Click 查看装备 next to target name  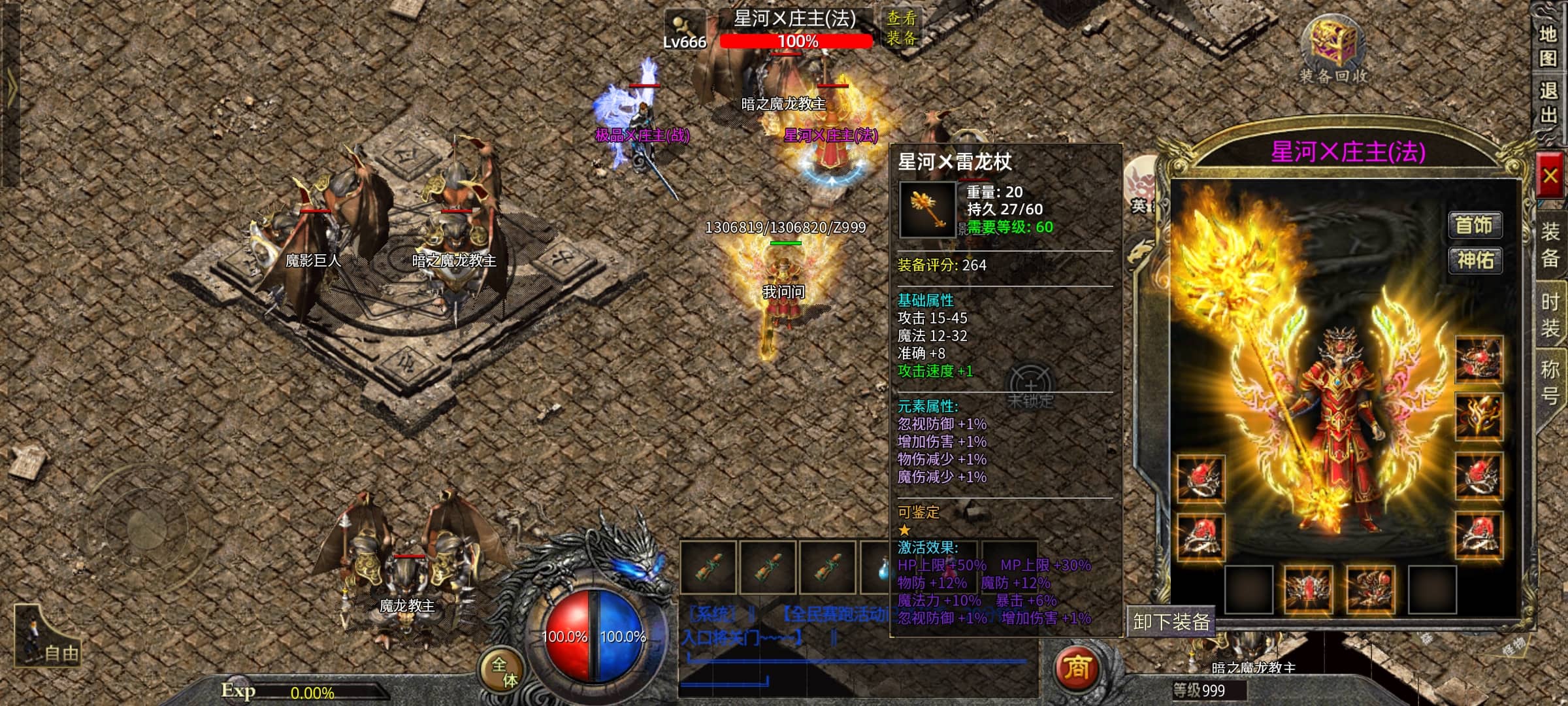tap(902, 27)
